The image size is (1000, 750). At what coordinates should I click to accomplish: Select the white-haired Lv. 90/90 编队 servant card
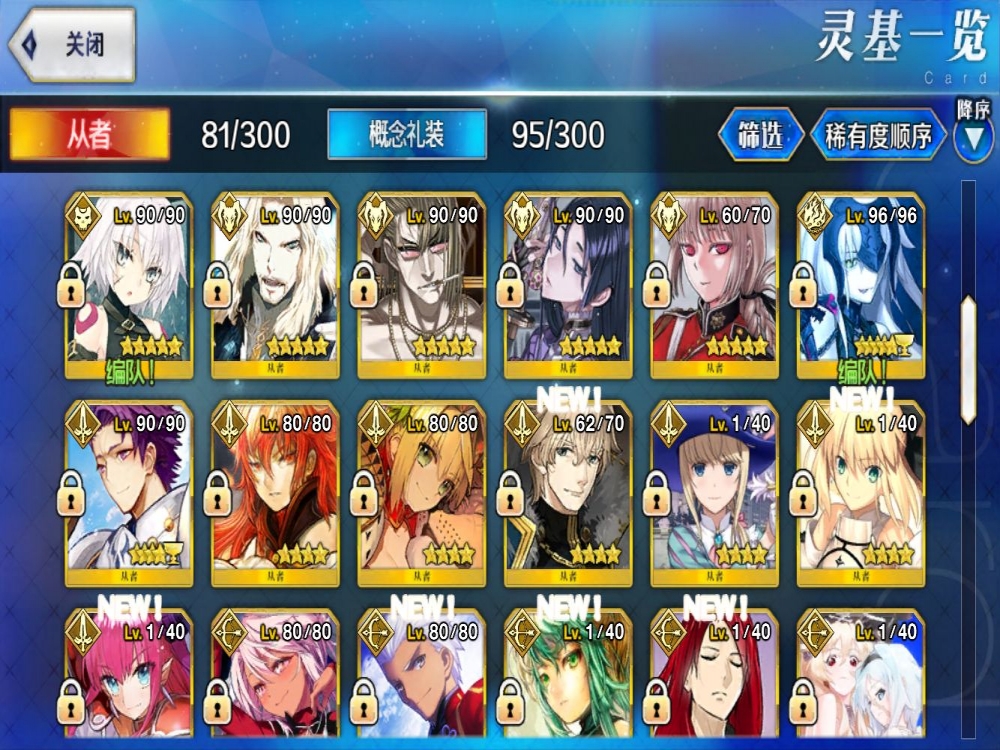pos(127,285)
